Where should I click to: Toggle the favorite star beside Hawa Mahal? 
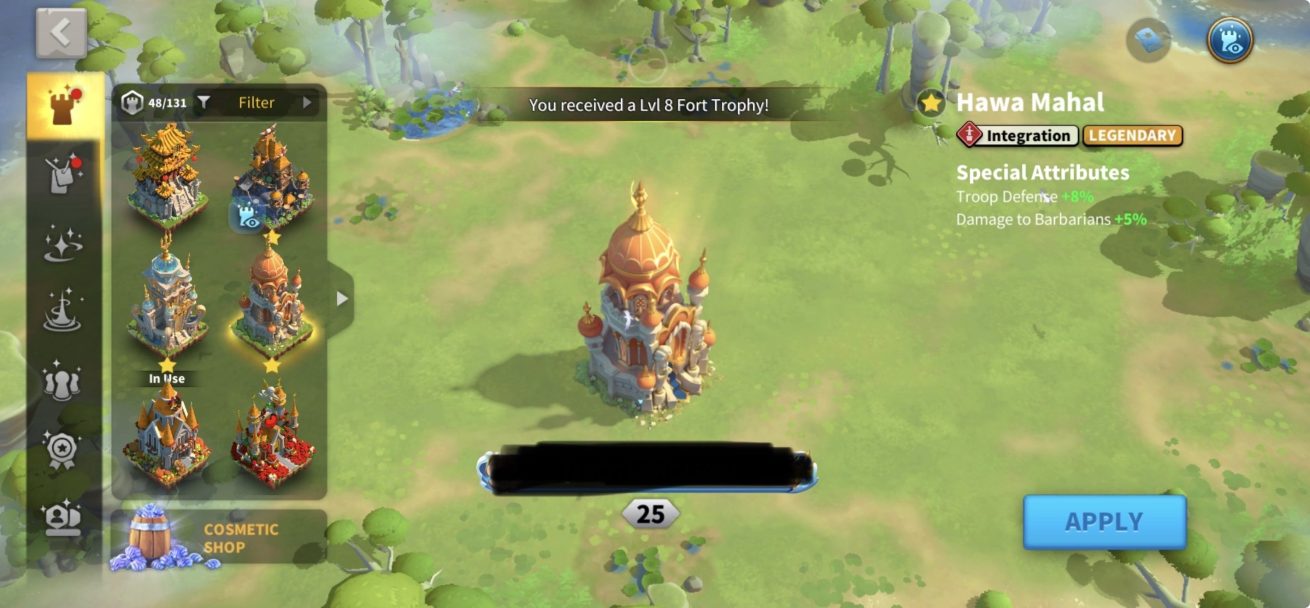click(x=932, y=102)
